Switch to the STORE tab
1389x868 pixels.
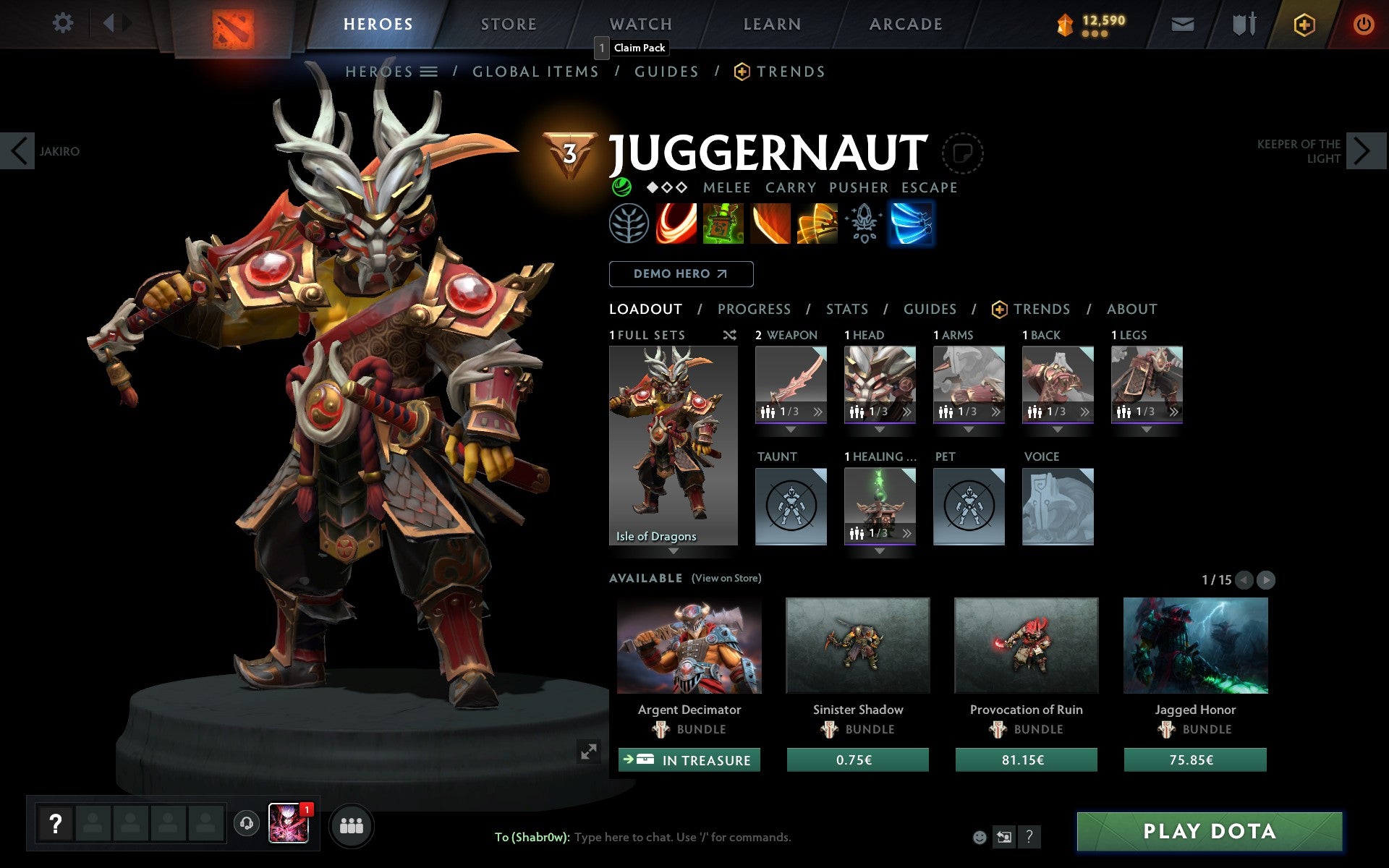[x=508, y=23]
